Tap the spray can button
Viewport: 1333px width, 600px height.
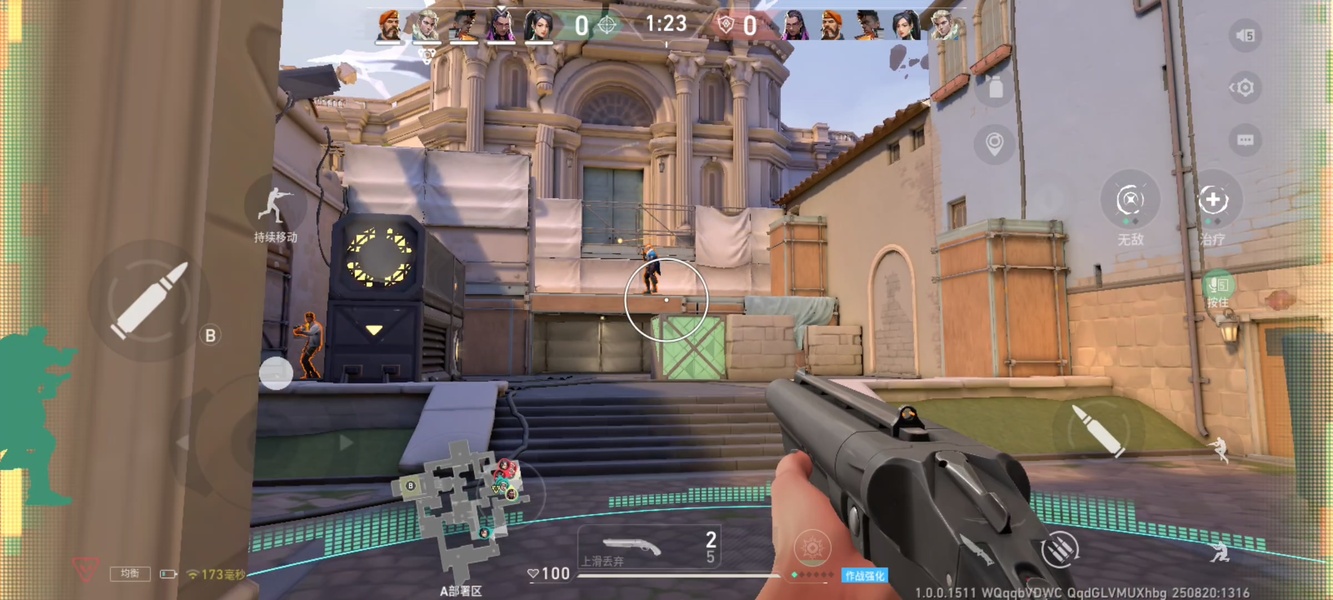point(995,88)
